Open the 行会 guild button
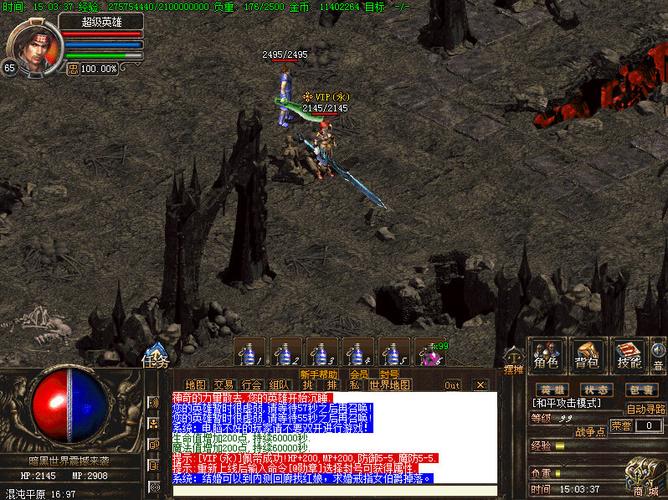The width and height of the screenshot is (668, 500). coord(252,384)
